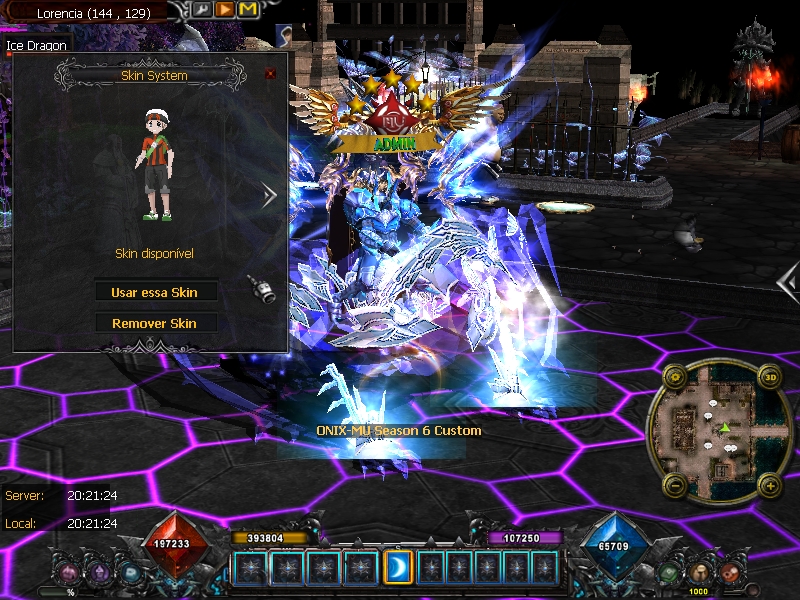
Task: Select the crescent moon skill slot
Action: point(397,567)
